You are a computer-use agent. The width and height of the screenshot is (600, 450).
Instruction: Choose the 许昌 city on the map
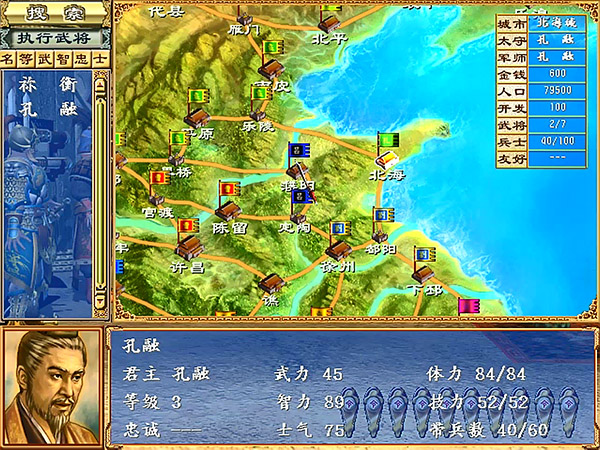point(187,246)
